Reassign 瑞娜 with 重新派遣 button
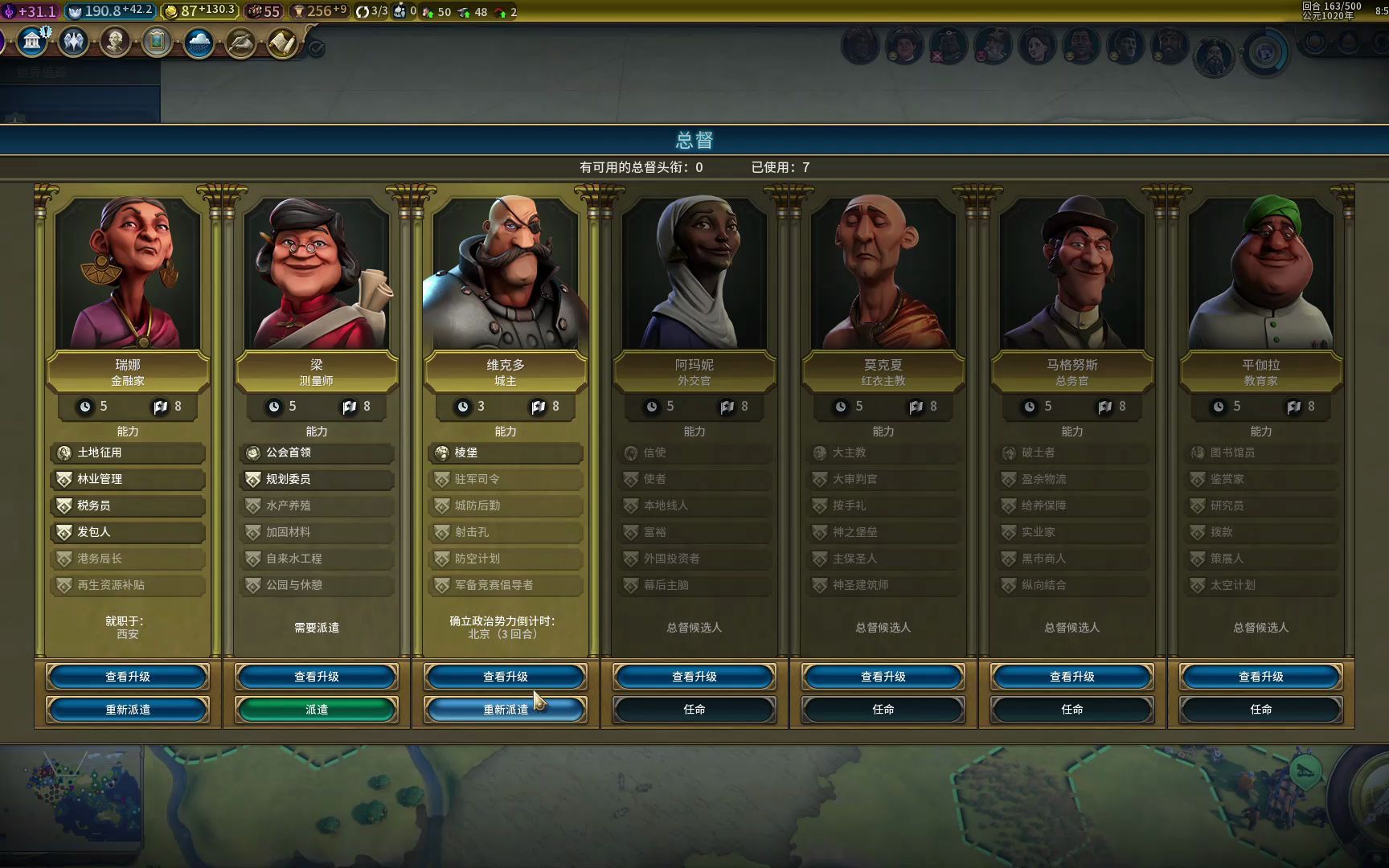Screen dimensions: 1389x868 click(128, 710)
